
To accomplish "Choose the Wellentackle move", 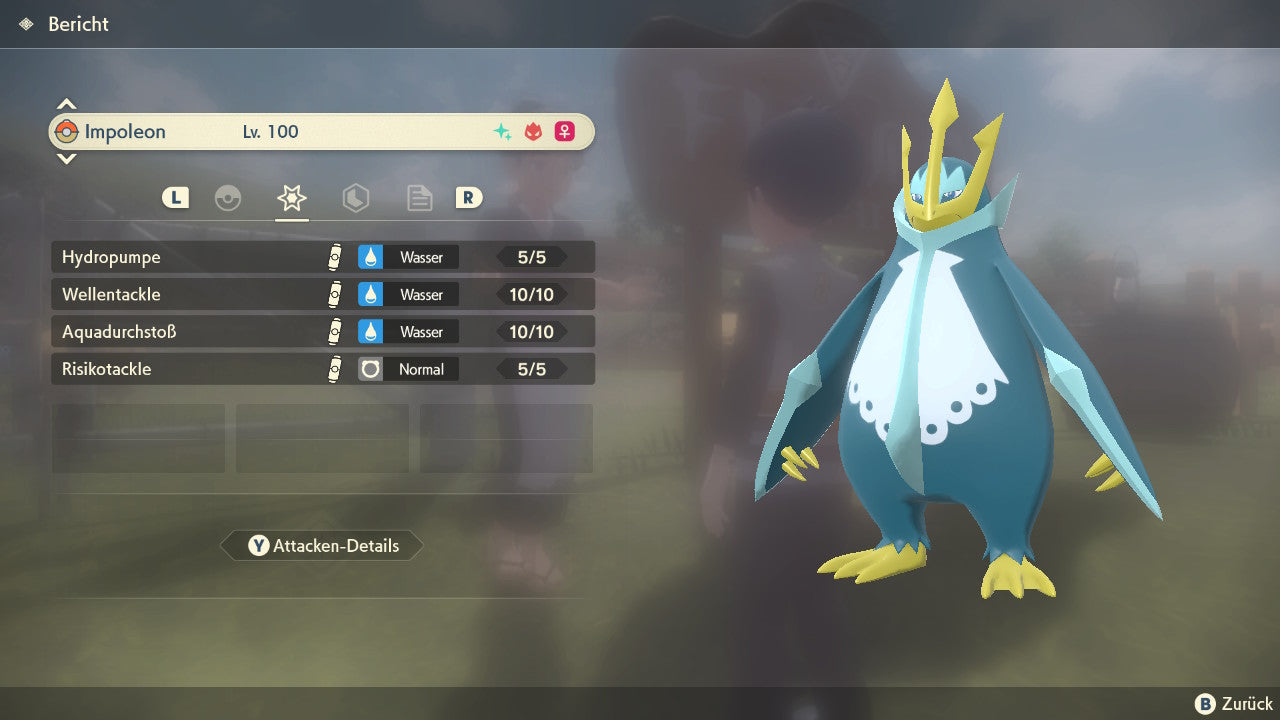I will (x=322, y=294).
